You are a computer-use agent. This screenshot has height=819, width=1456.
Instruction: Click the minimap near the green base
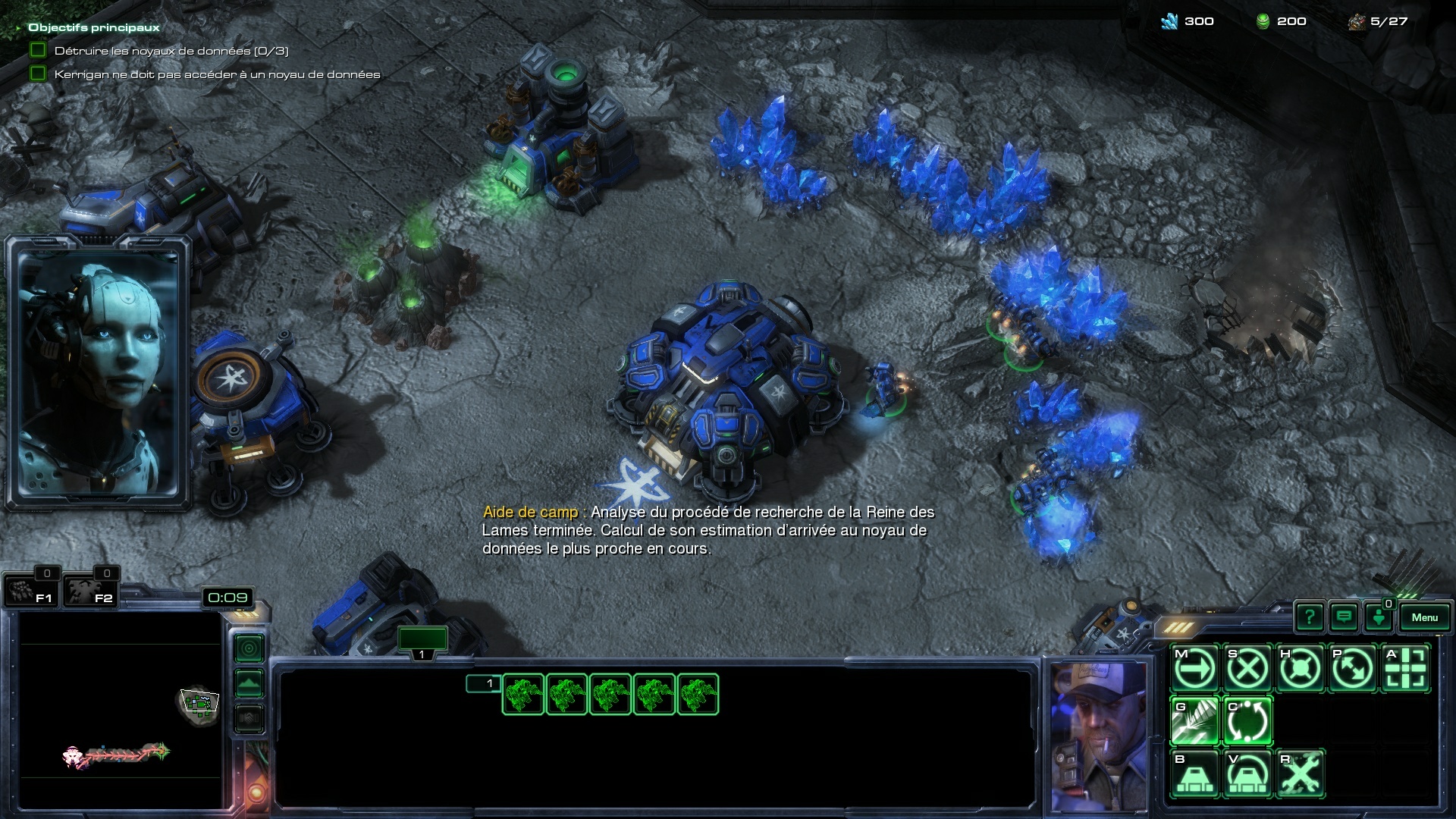coord(199,703)
